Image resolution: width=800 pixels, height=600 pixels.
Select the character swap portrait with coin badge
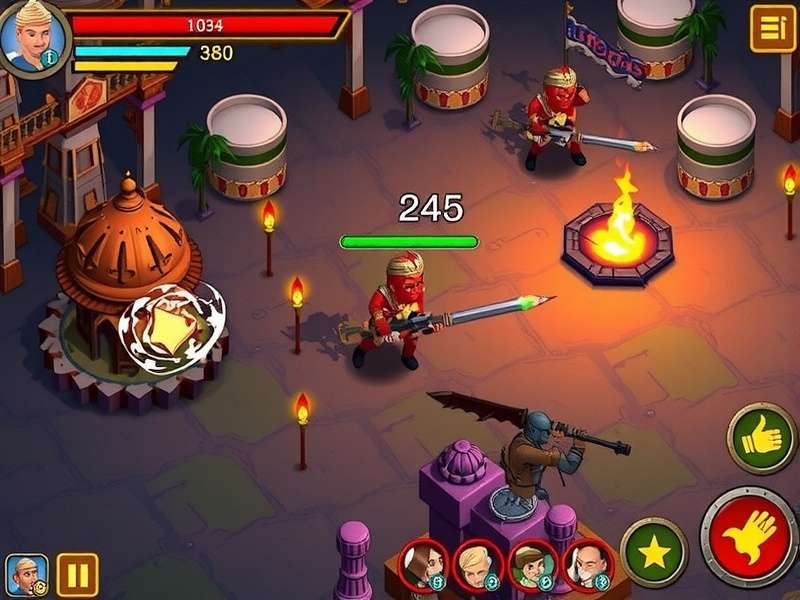(x=26, y=575)
